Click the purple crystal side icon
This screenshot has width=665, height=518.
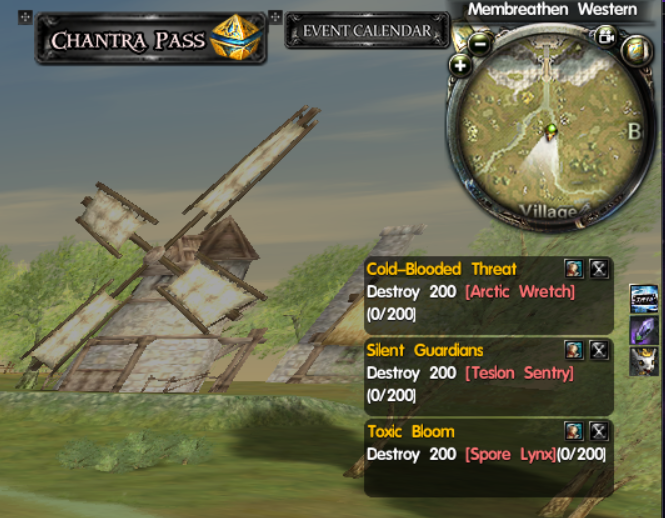click(642, 329)
